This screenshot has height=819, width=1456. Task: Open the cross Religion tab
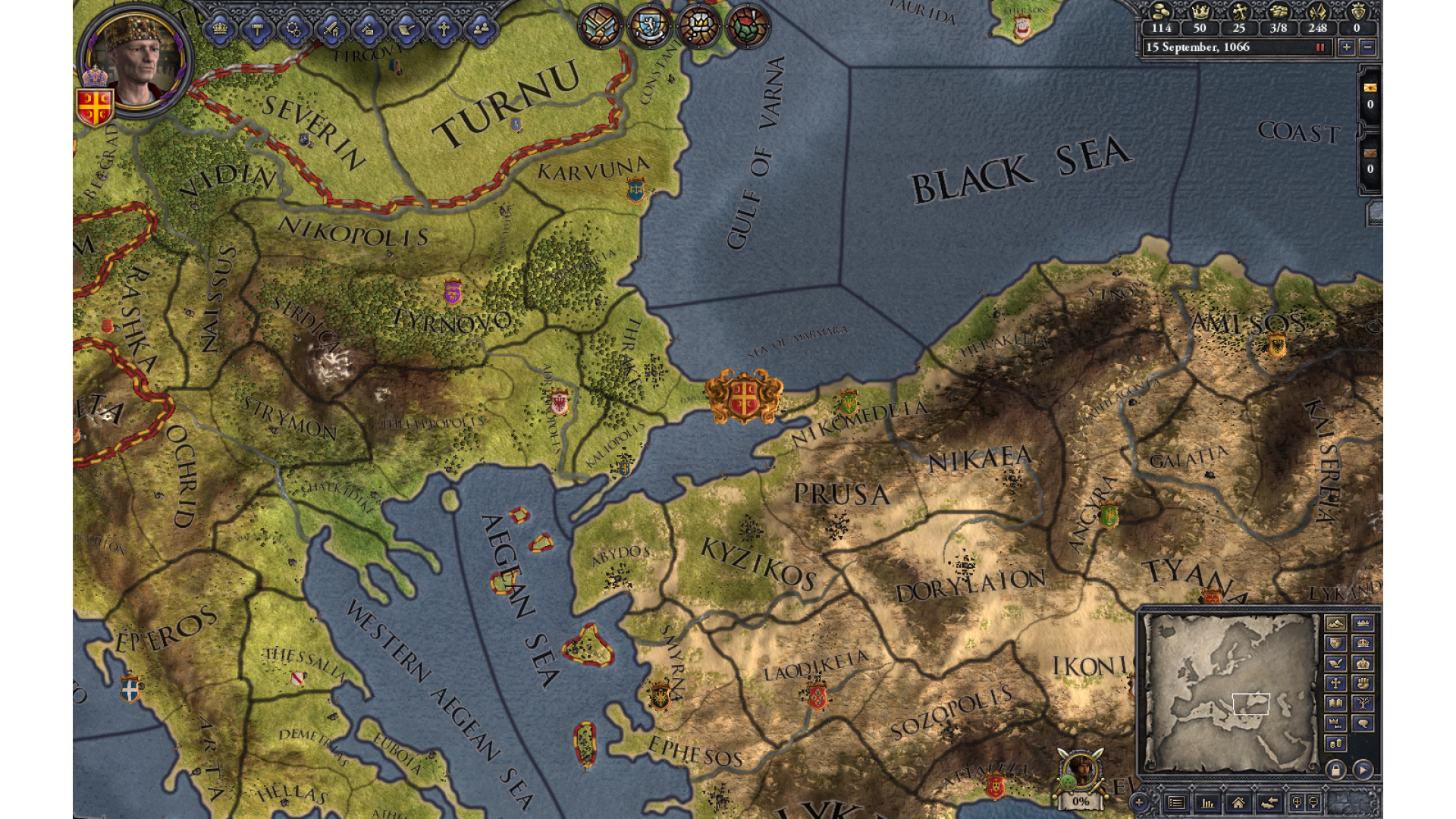(x=444, y=30)
